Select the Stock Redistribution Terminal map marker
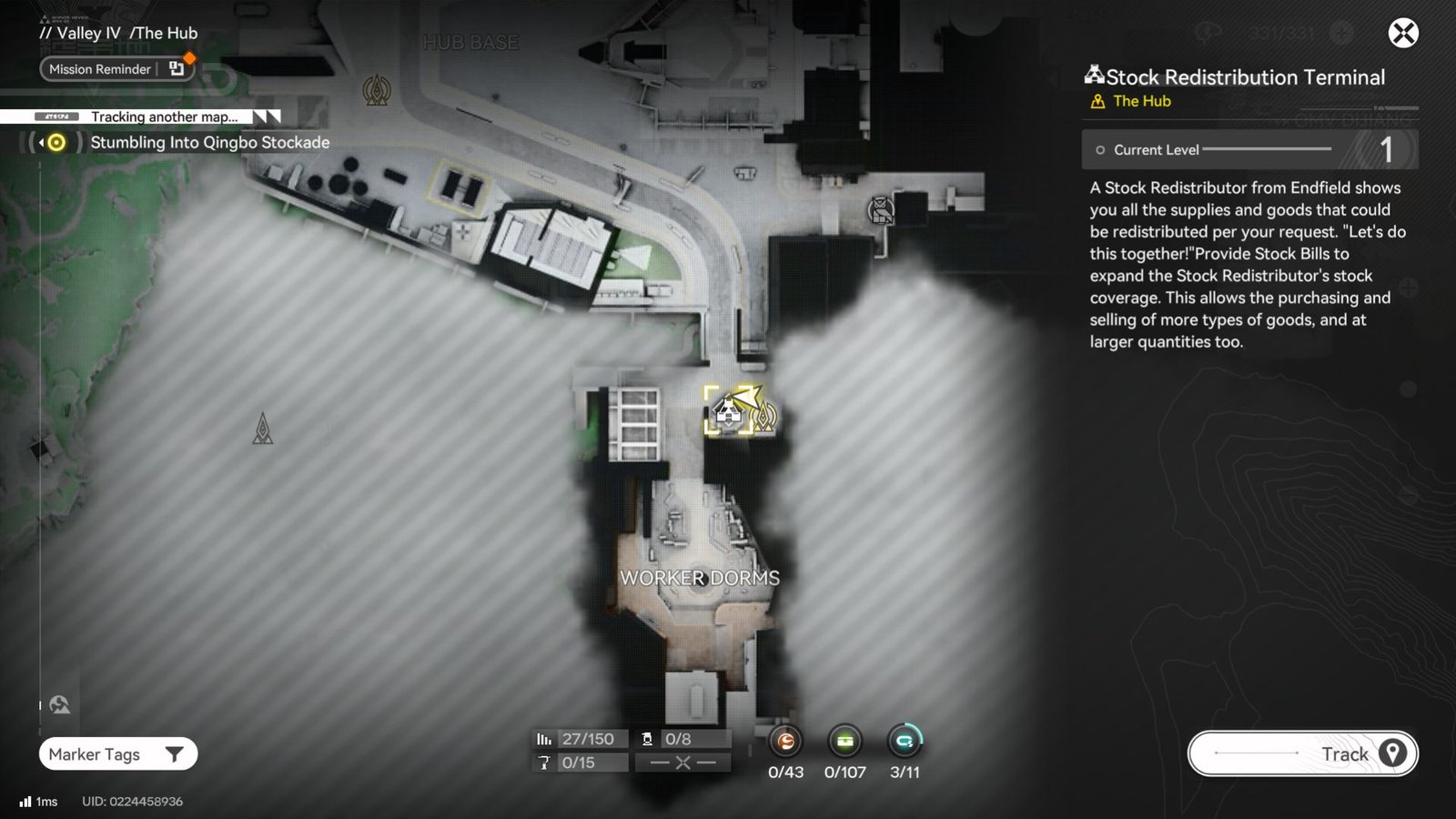 [x=727, y=412]
